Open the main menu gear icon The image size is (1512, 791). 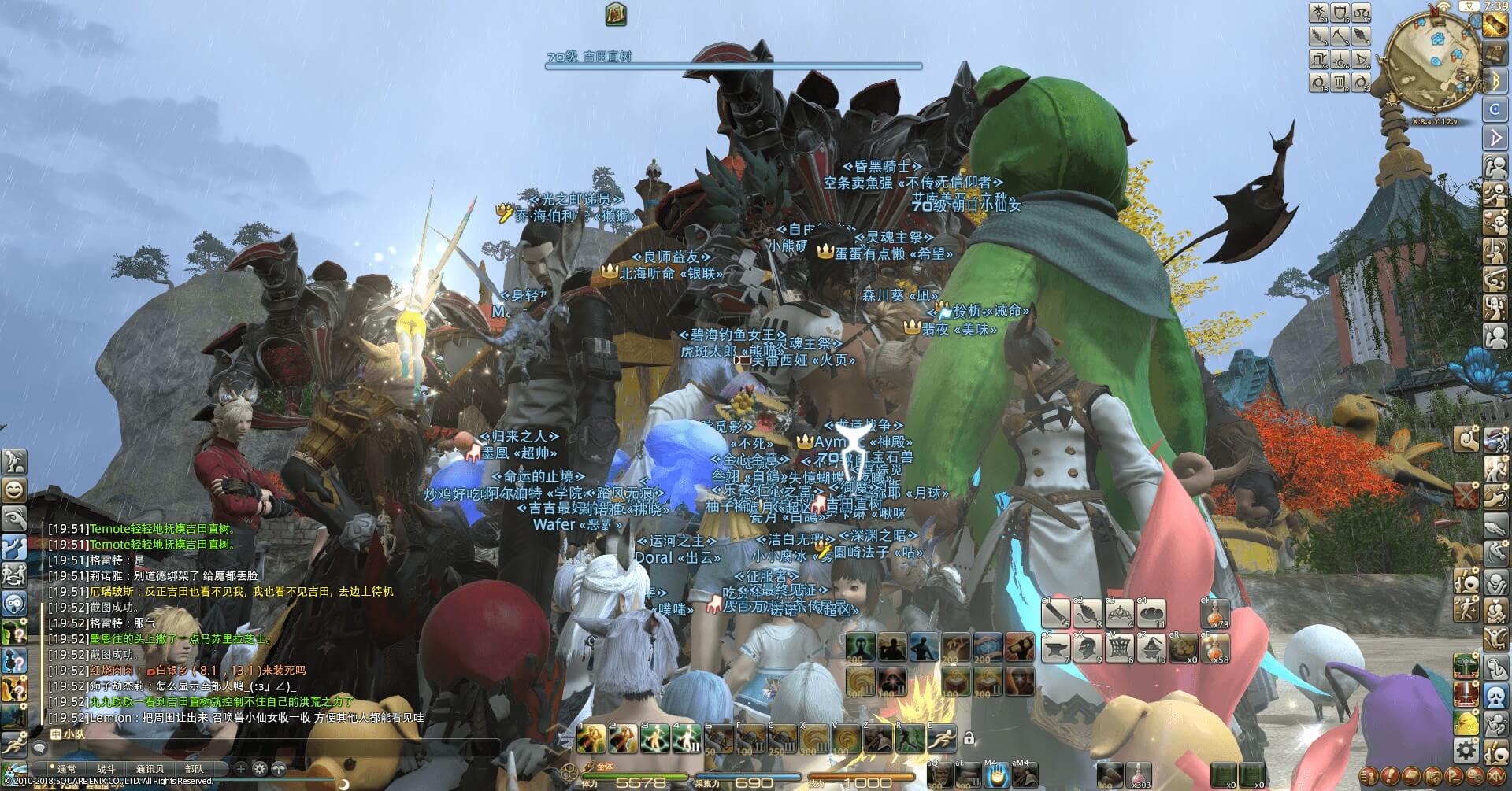[1466, 748]
